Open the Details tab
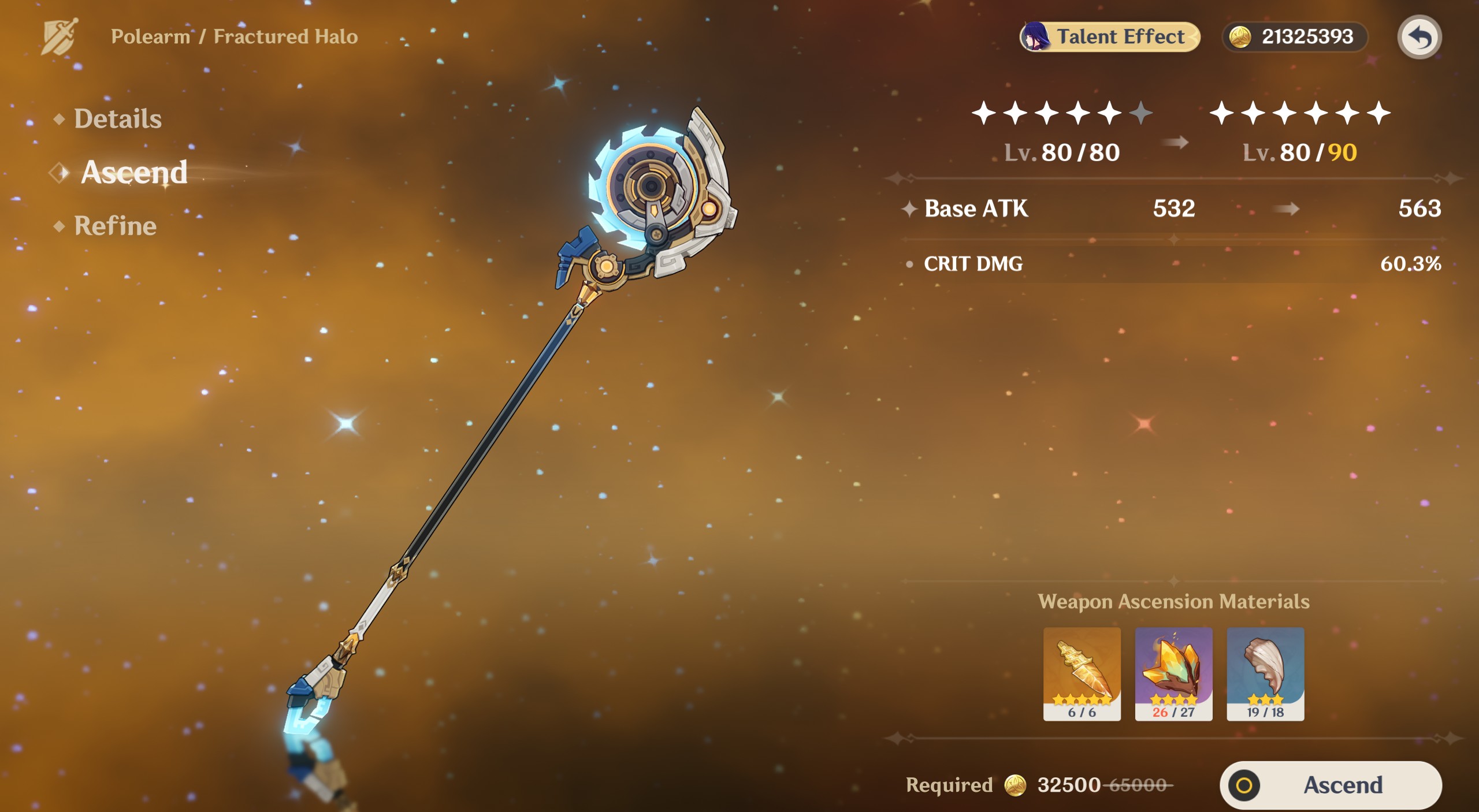Viewport: 1479px width, 812px height. pos(117,119)
